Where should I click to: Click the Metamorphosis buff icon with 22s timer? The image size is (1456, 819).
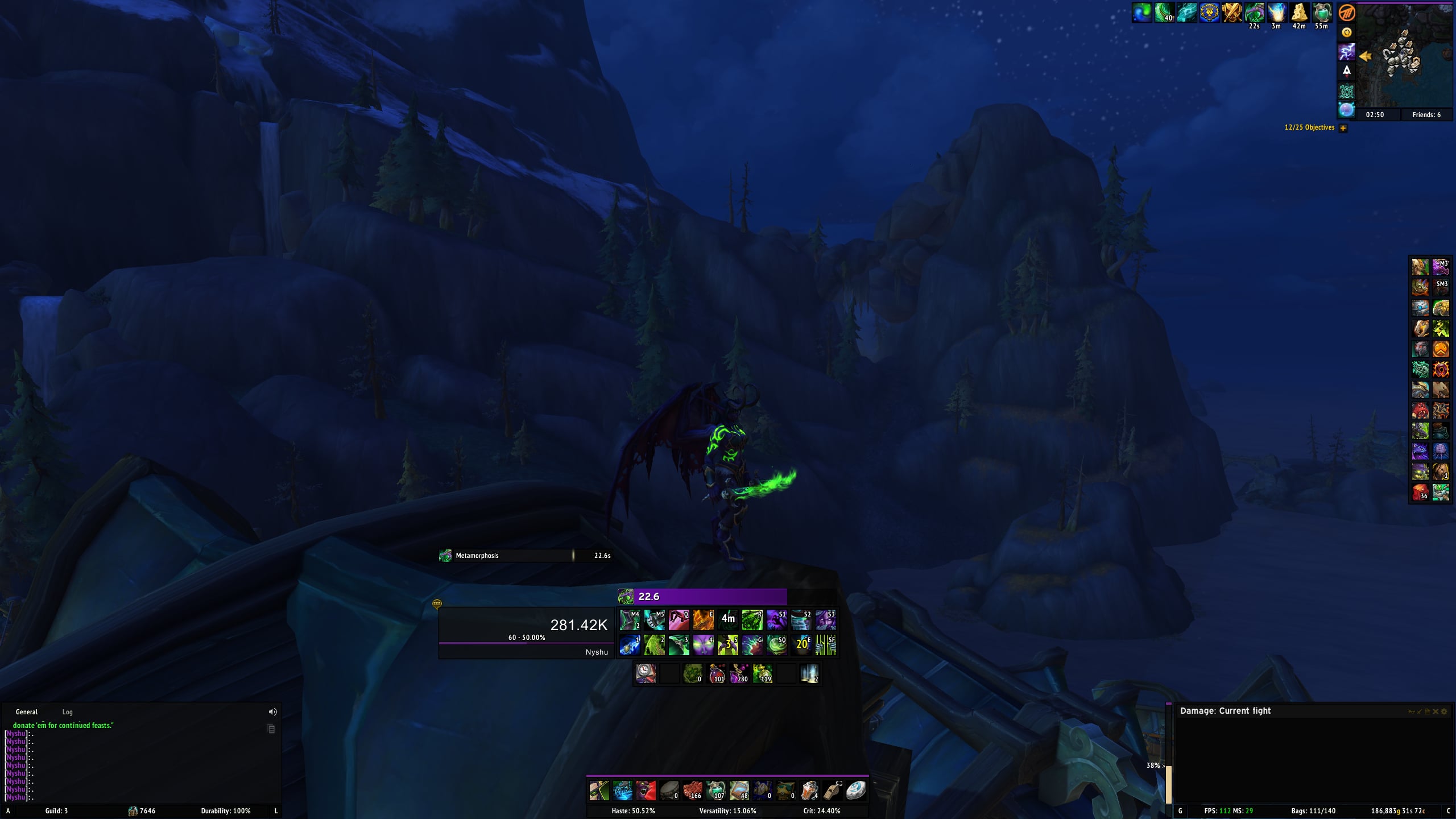(1254, 13)
